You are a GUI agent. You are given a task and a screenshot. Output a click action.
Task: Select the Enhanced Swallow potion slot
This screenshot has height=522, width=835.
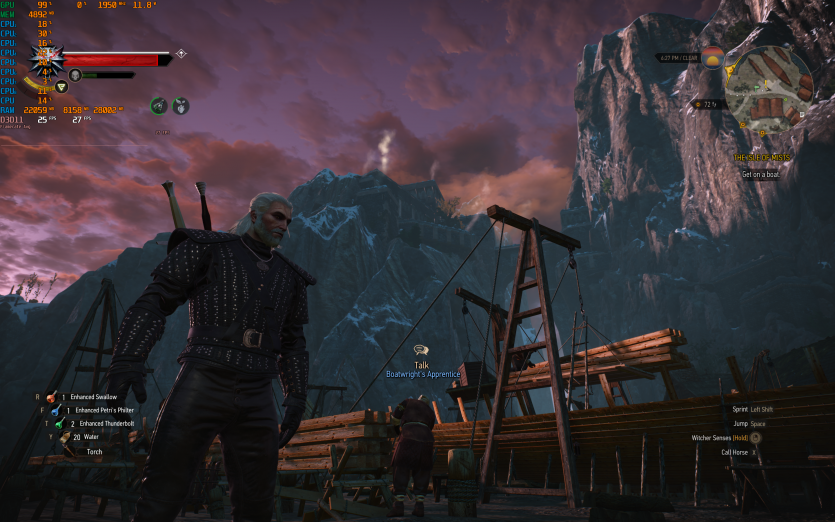click(52, 397)
